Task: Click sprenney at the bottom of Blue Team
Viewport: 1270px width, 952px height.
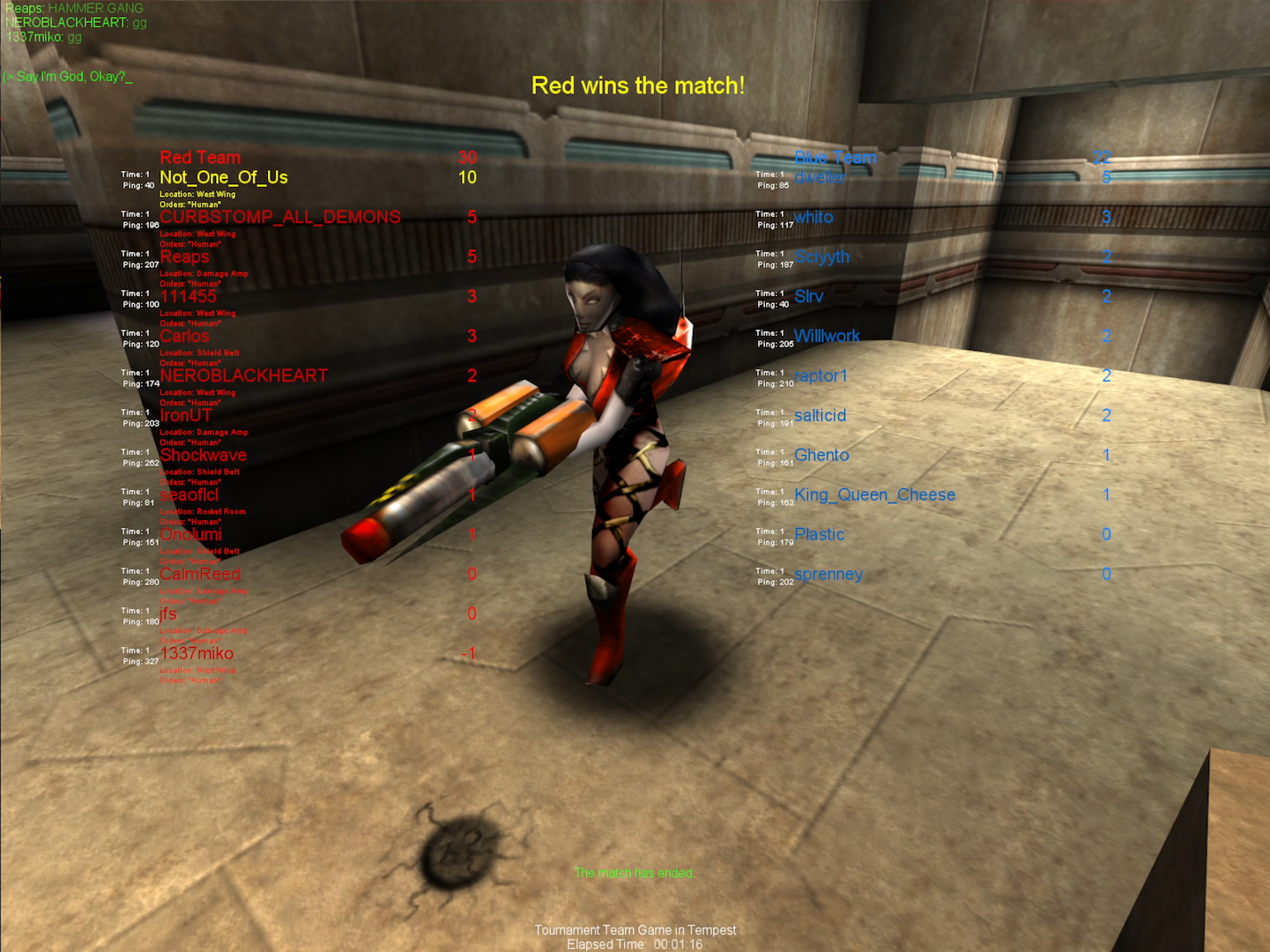Action: [829, 574]
